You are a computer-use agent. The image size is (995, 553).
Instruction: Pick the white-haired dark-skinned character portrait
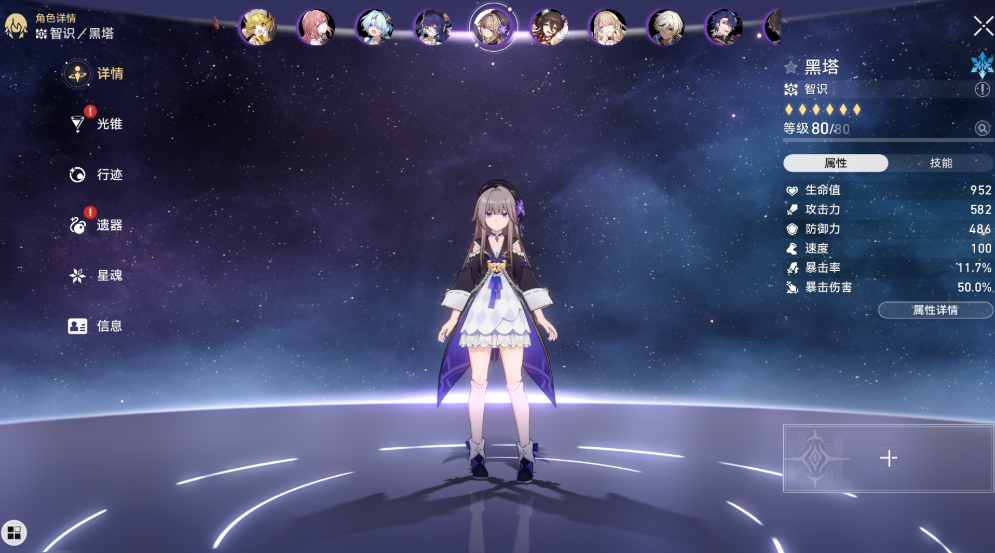(665, 27)
